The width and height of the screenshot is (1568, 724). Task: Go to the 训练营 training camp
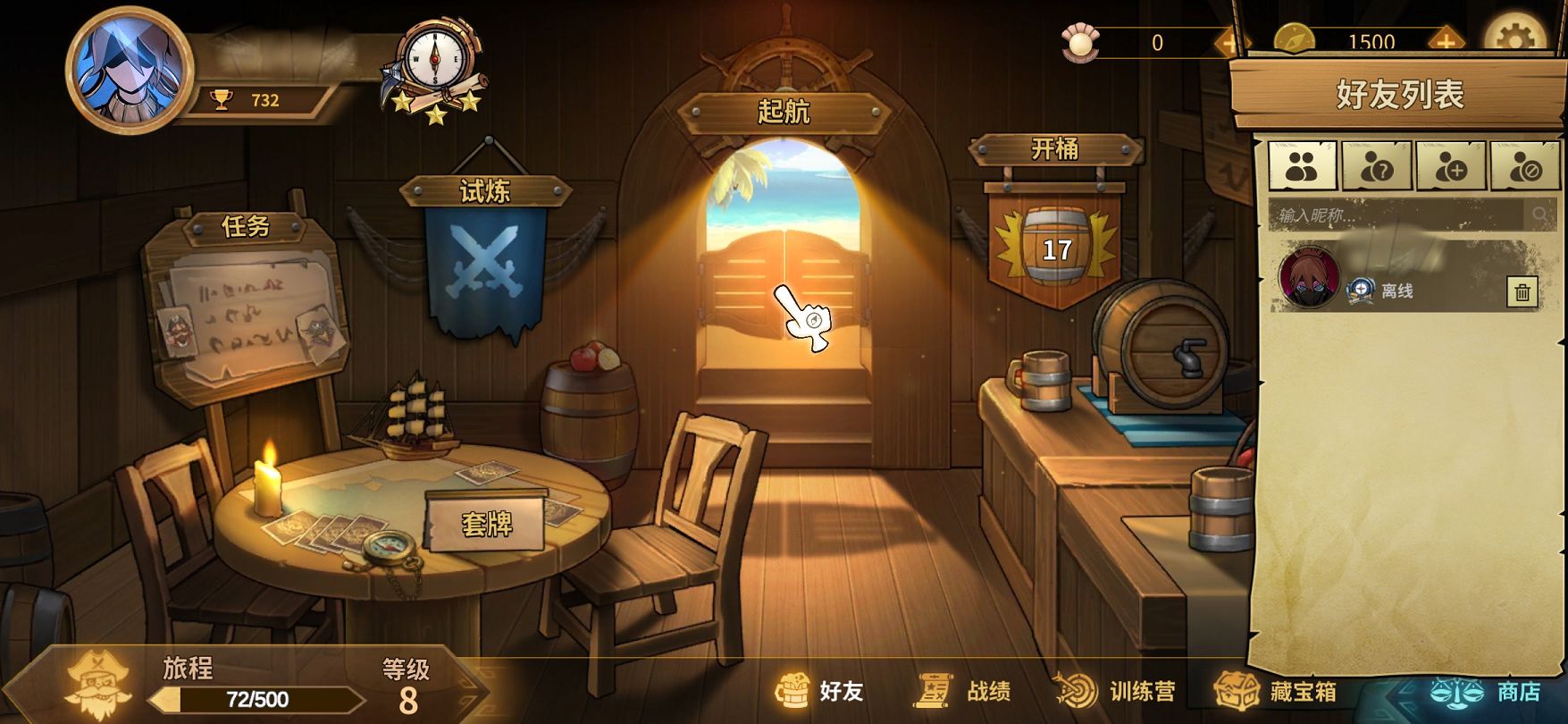tap(1117, 691)
